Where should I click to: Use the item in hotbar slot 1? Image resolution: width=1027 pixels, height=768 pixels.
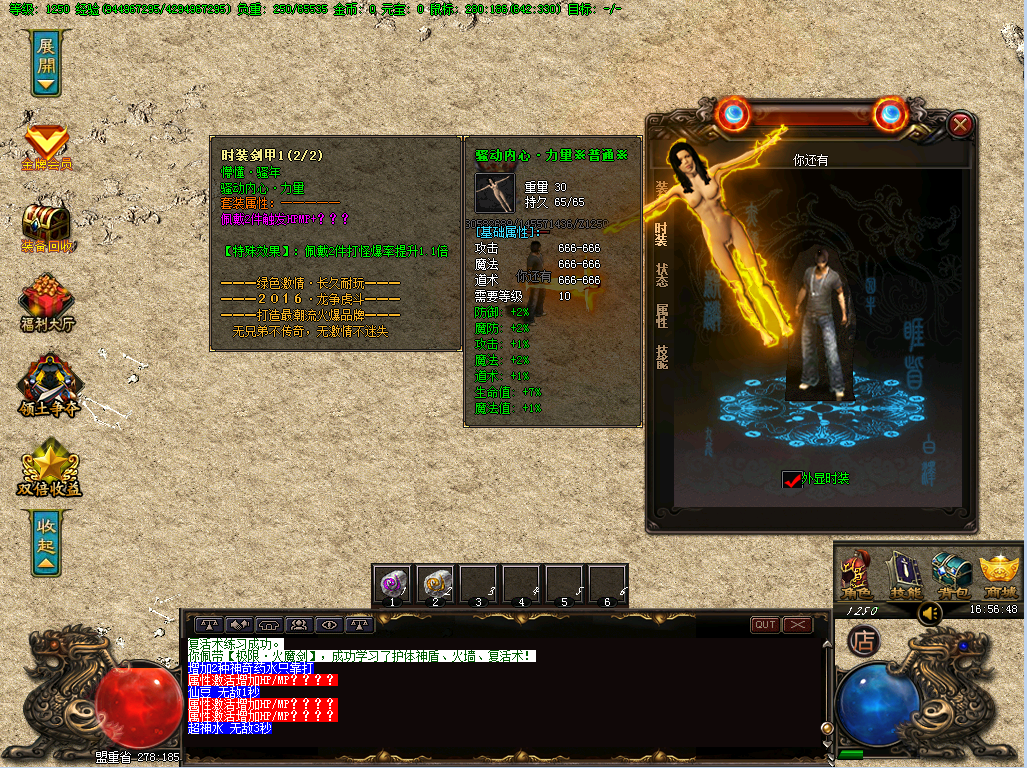pyautogui.click(x=393, y=583)
